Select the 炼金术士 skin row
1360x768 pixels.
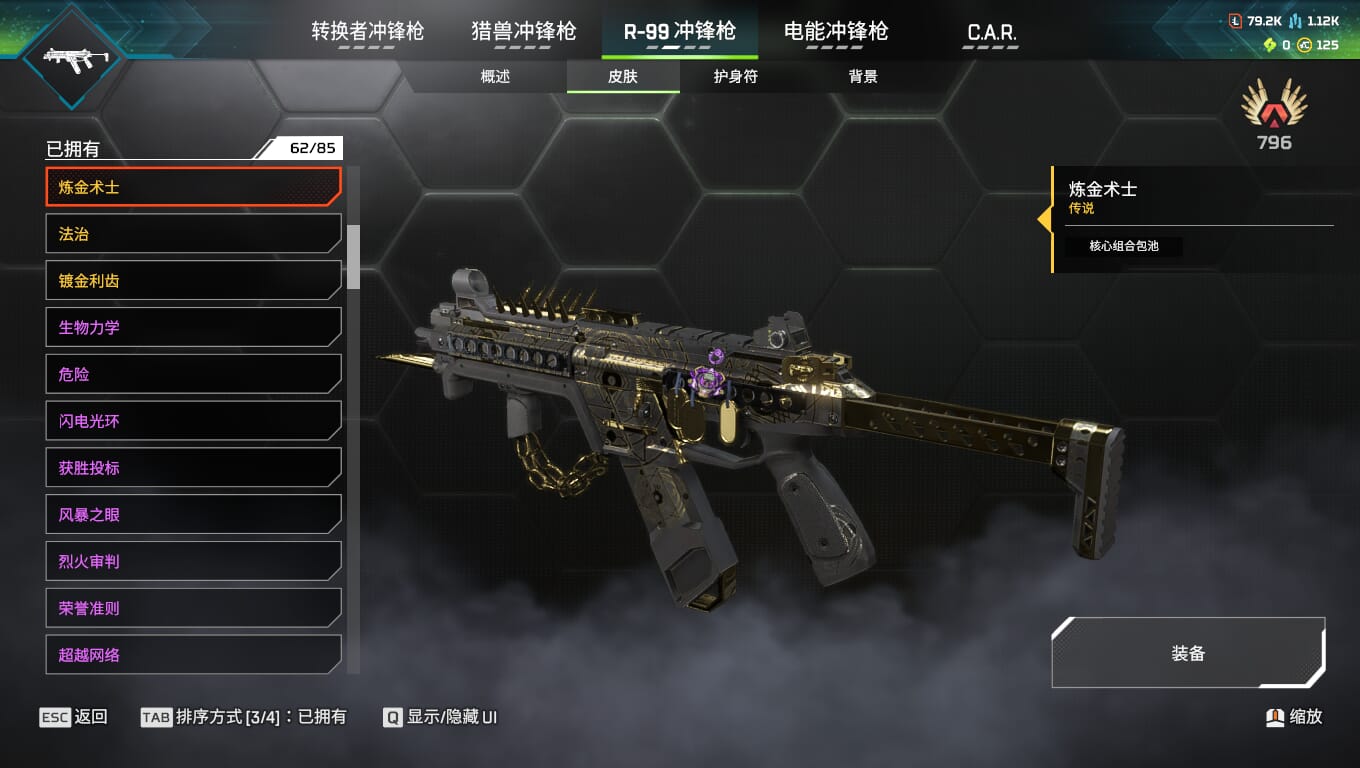tap(193, 187)
